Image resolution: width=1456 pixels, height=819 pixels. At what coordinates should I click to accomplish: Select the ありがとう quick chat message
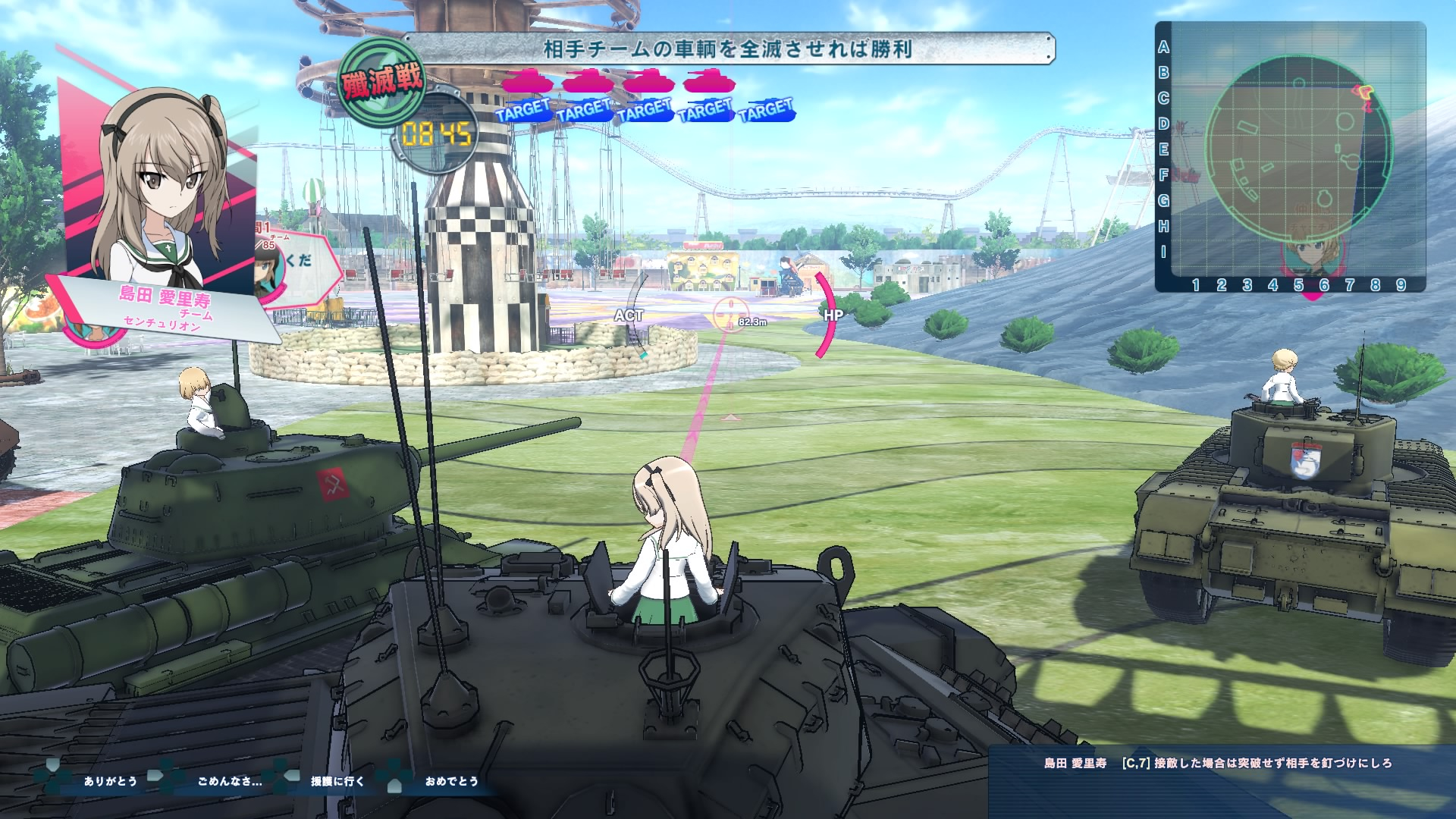[110, 781]
